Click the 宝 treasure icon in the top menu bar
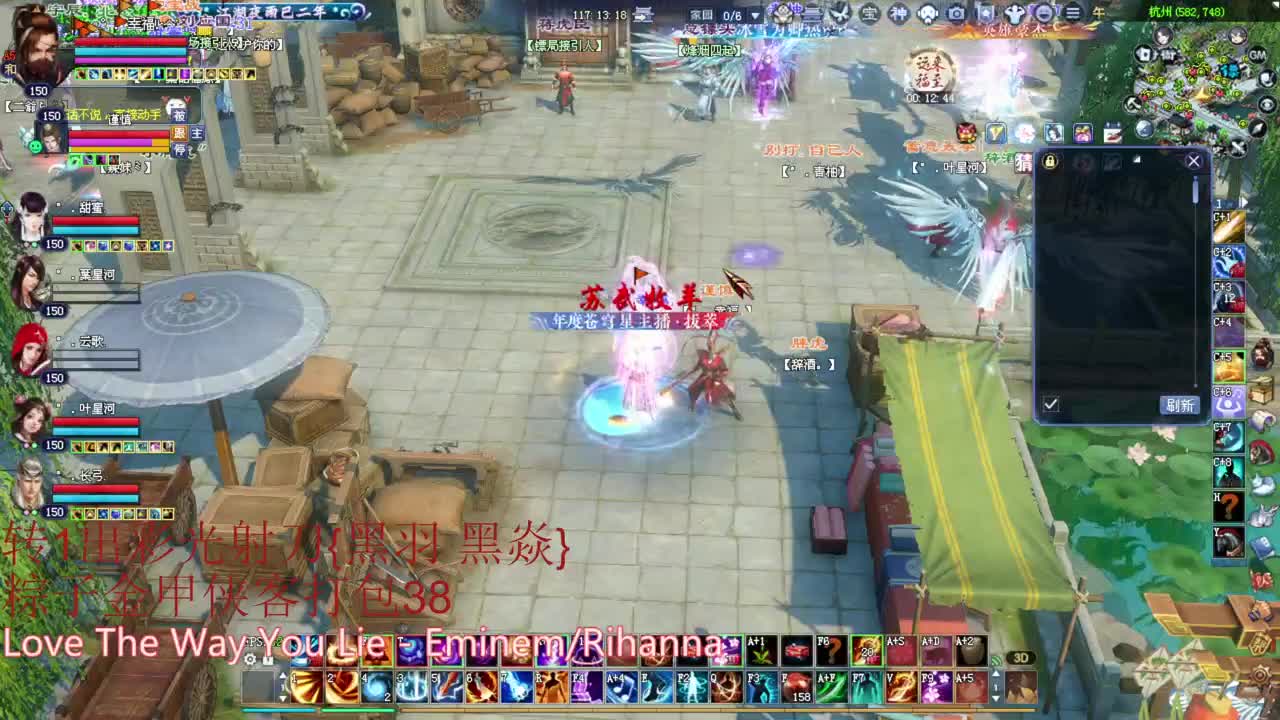 pyautogui.click(x=868, y=13)
